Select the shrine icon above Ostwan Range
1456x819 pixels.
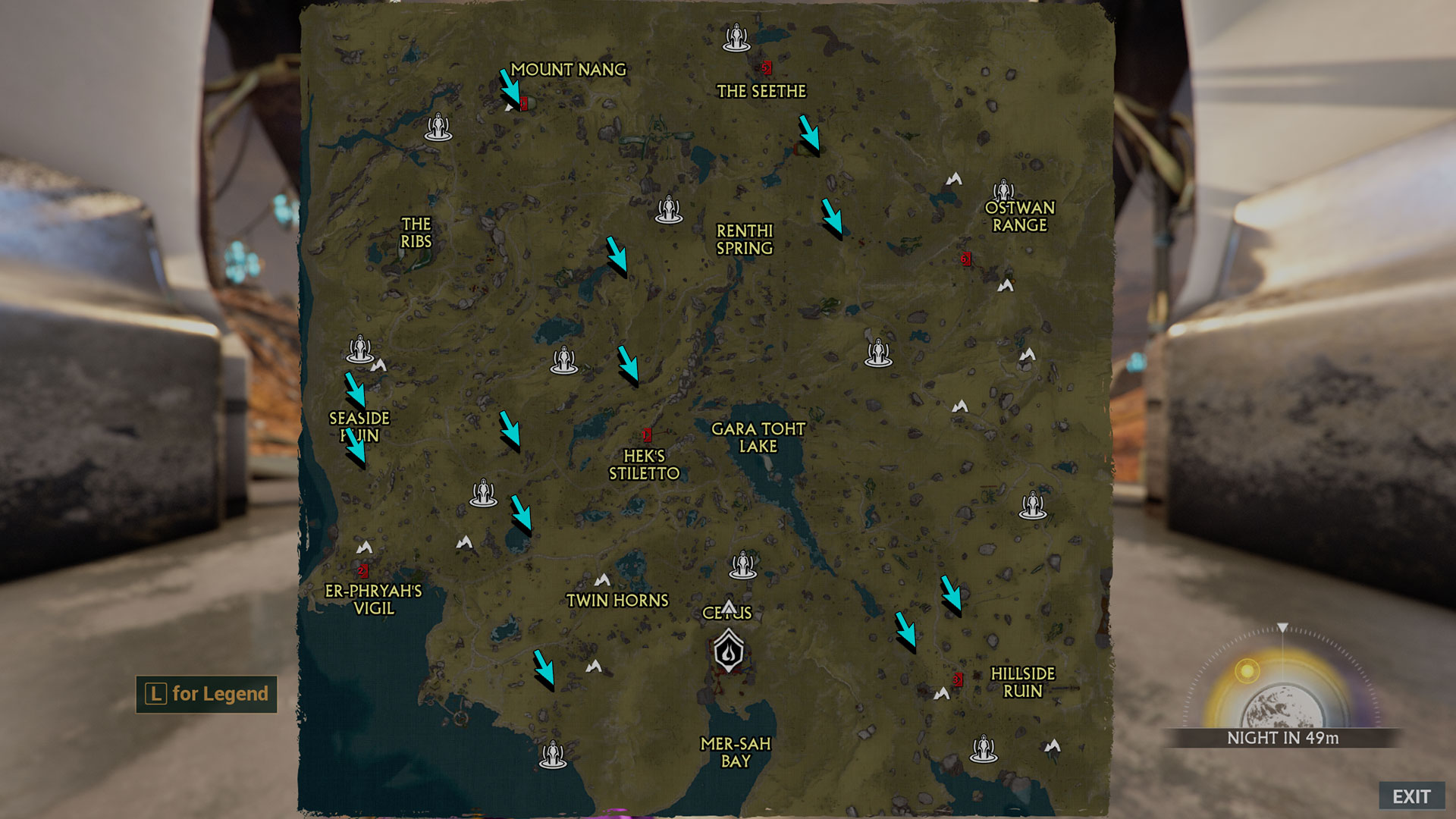pos(1003,190)
